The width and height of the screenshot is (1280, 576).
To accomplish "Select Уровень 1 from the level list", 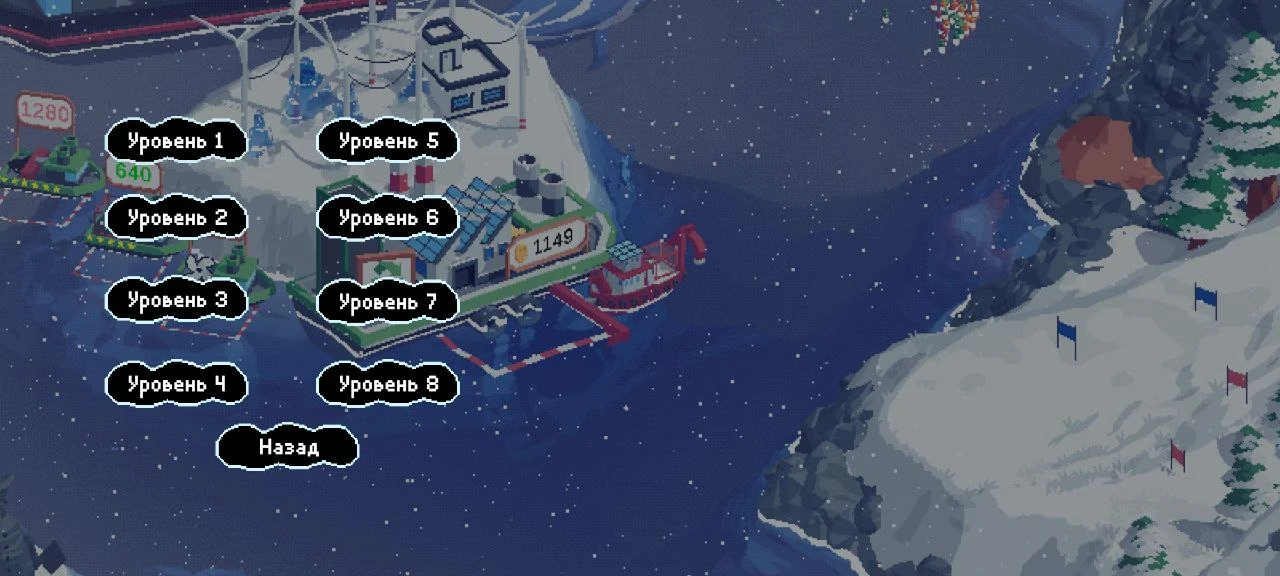I will [x=176, y=141].
